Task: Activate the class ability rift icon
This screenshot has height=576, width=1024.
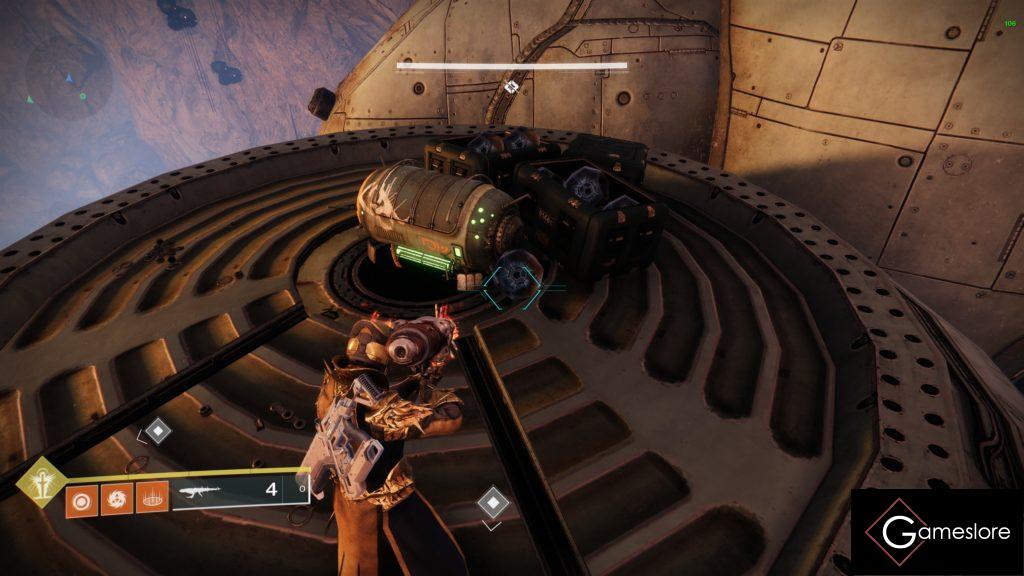Action: click(x=151, y=497)
